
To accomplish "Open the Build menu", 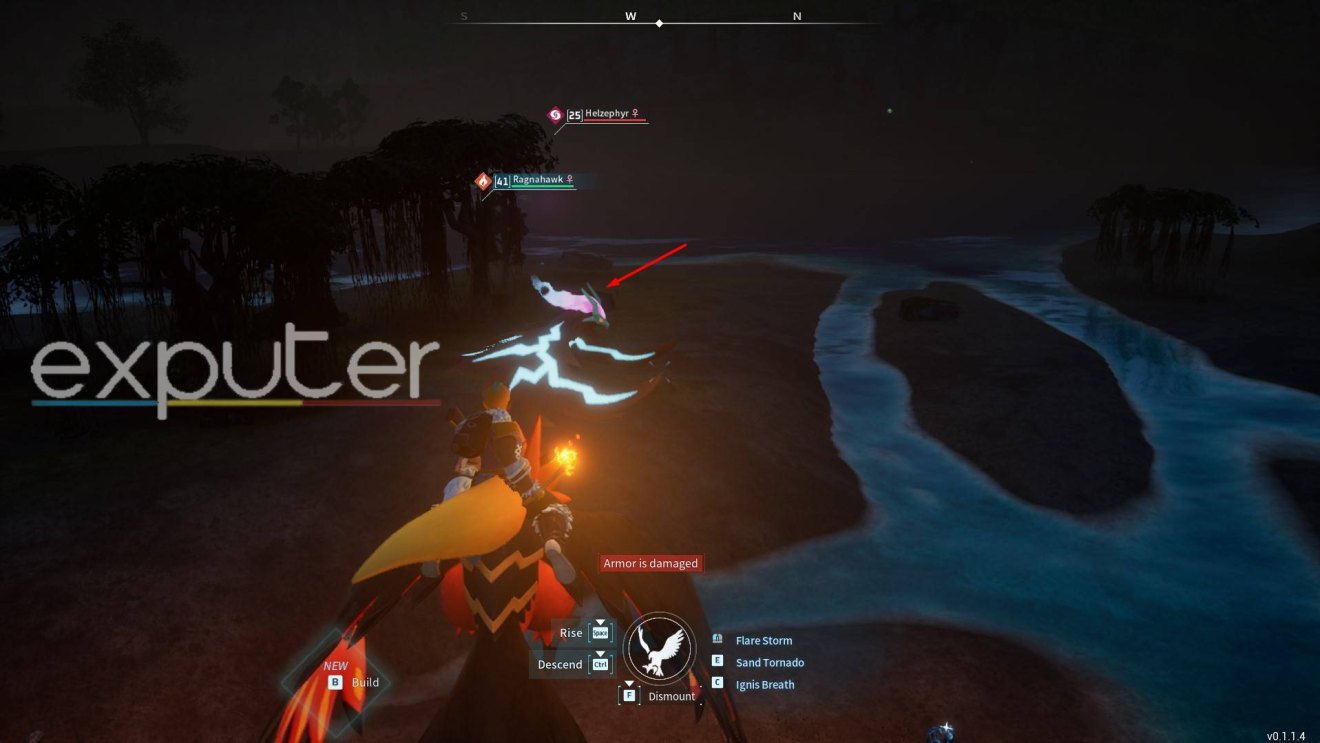I will 364,682.
